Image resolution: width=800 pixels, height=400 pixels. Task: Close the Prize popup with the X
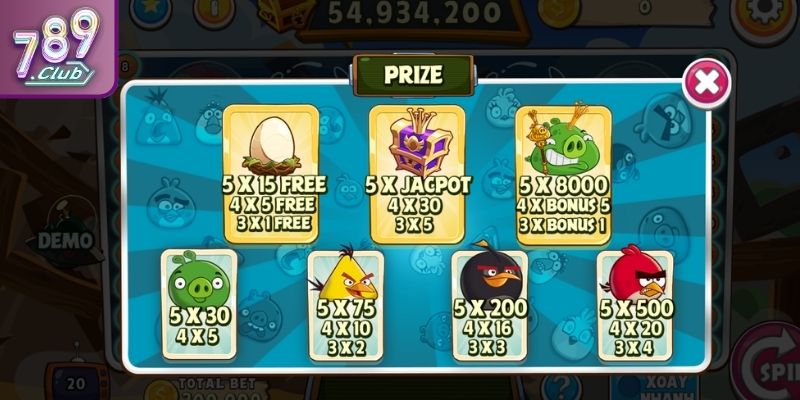706,82
